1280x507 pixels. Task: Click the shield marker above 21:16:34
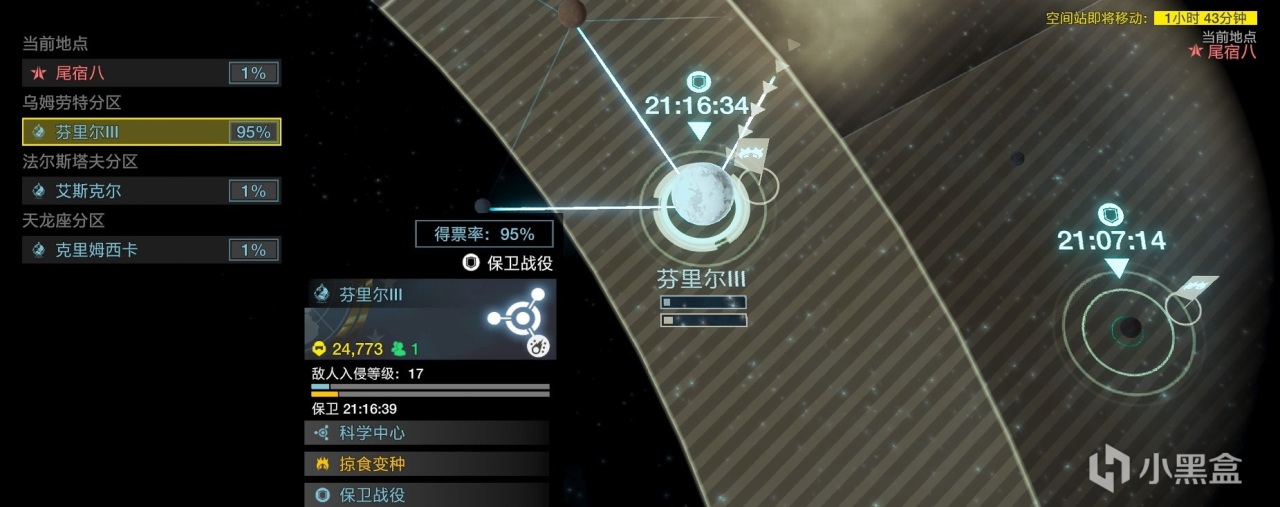click(x=700, y=82)
